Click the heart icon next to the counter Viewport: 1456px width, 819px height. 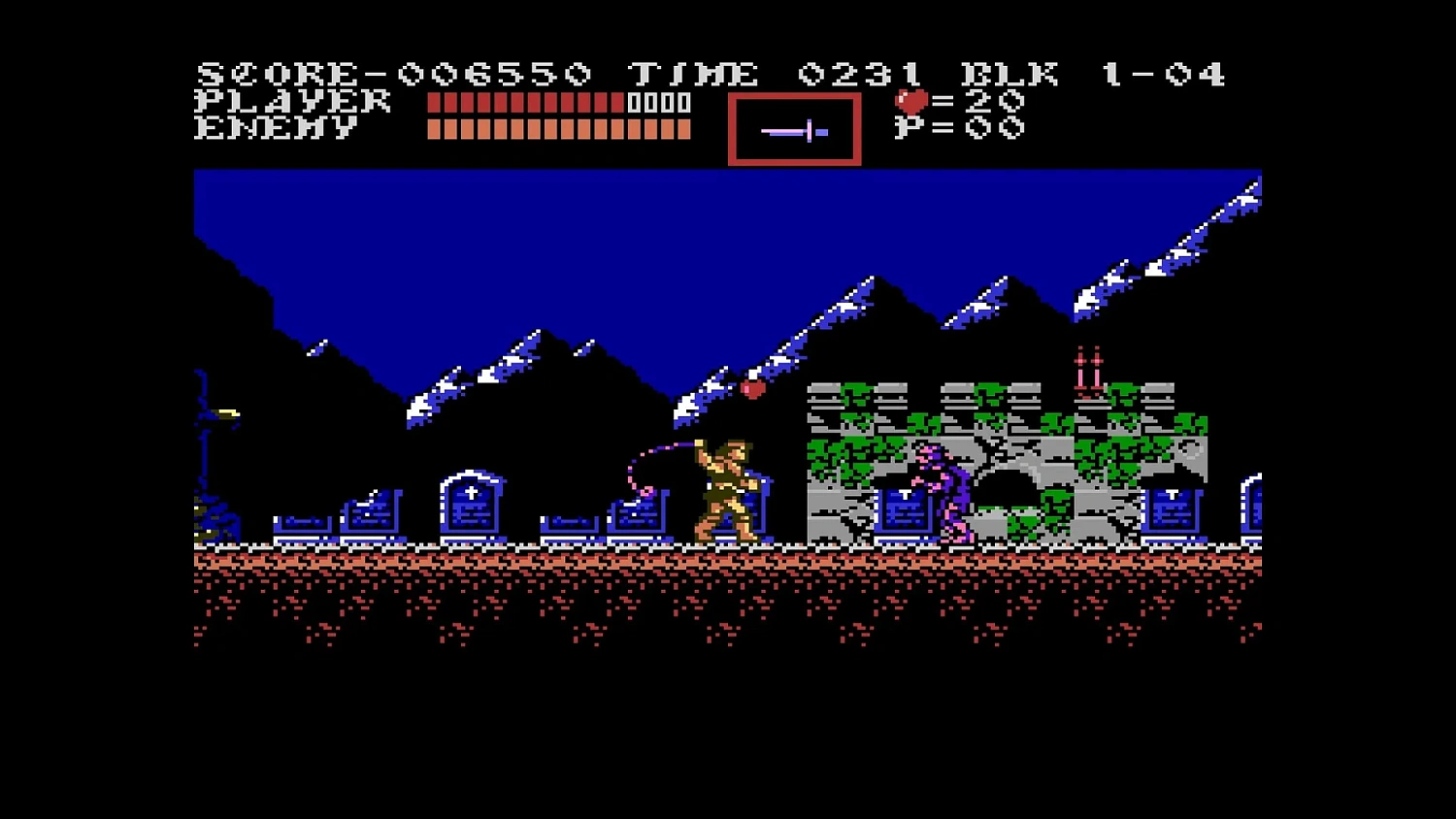point(911,99)
